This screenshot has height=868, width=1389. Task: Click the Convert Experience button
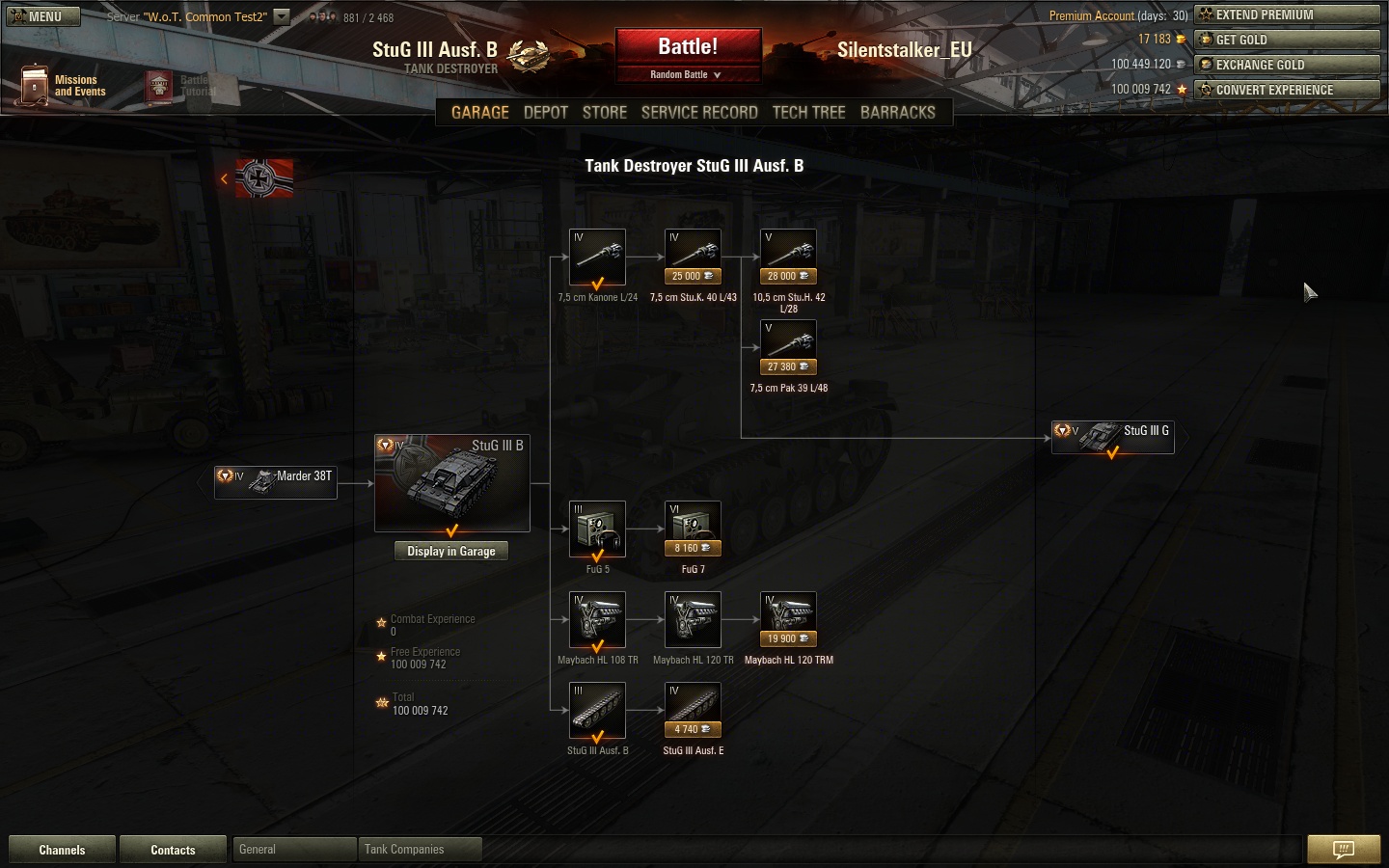1287,90
